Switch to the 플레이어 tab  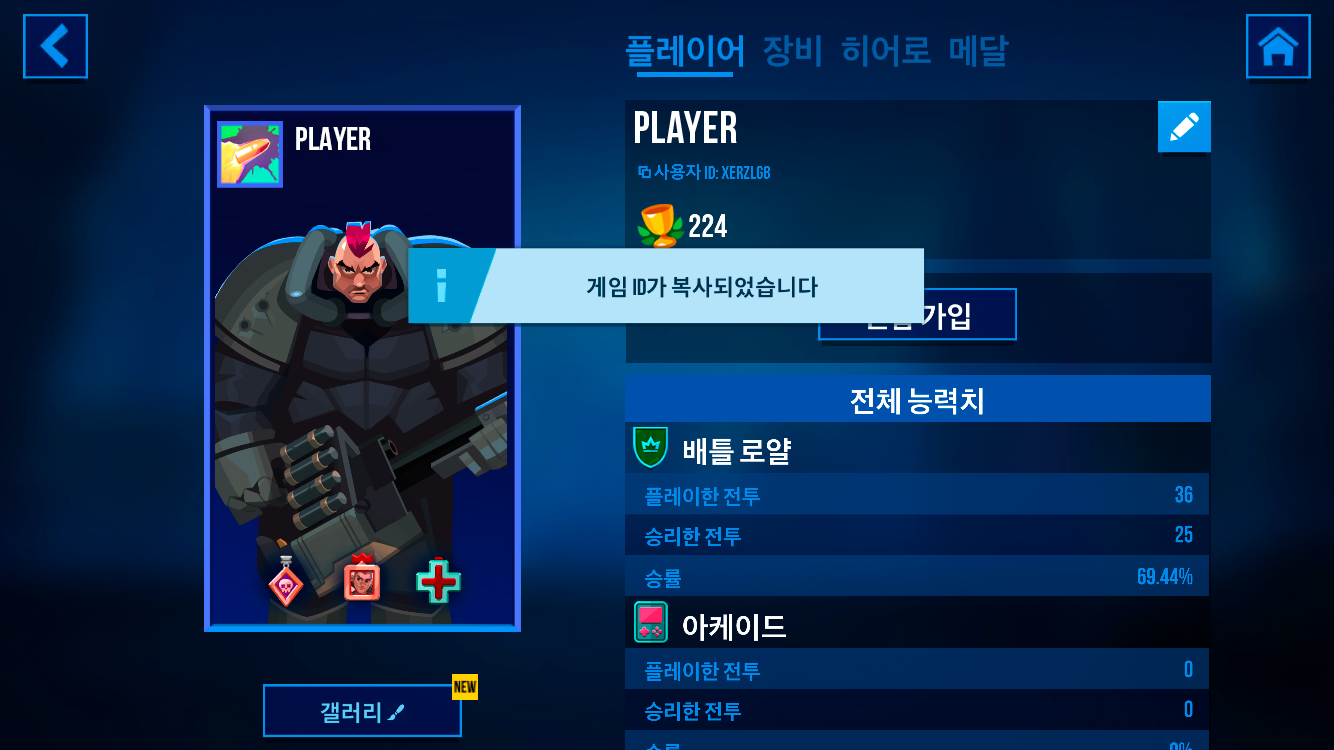pos(685,50)
